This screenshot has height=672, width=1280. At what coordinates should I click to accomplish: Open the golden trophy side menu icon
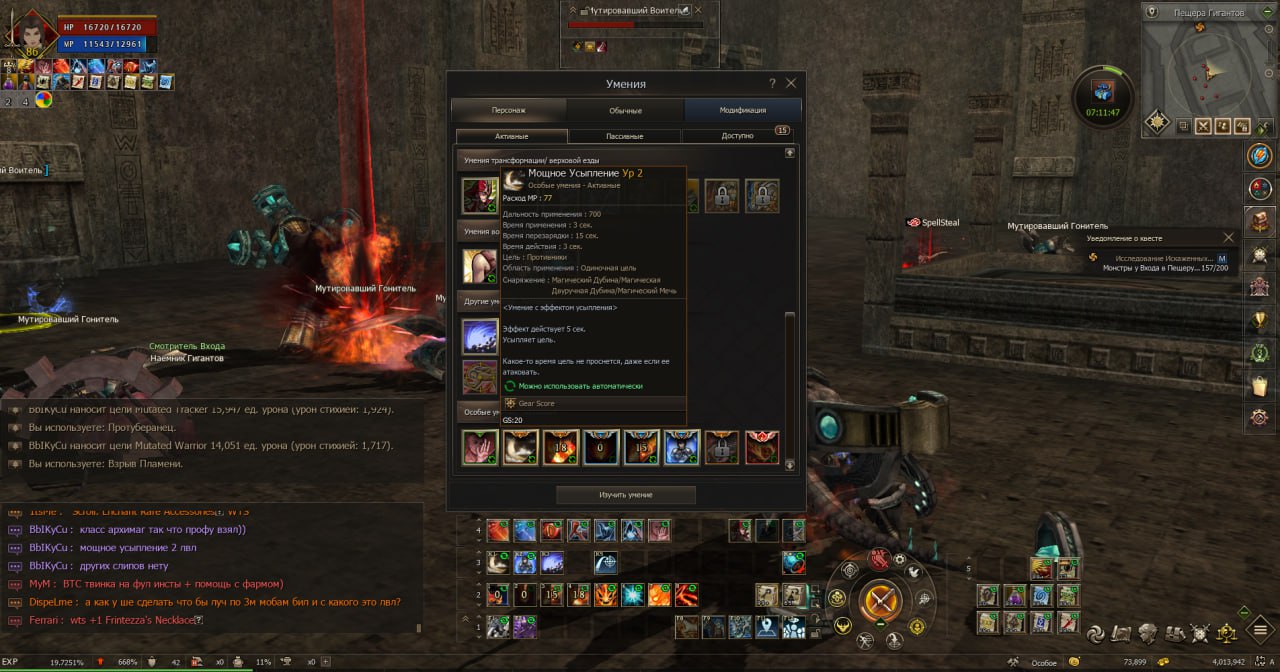coord(1259,319)
